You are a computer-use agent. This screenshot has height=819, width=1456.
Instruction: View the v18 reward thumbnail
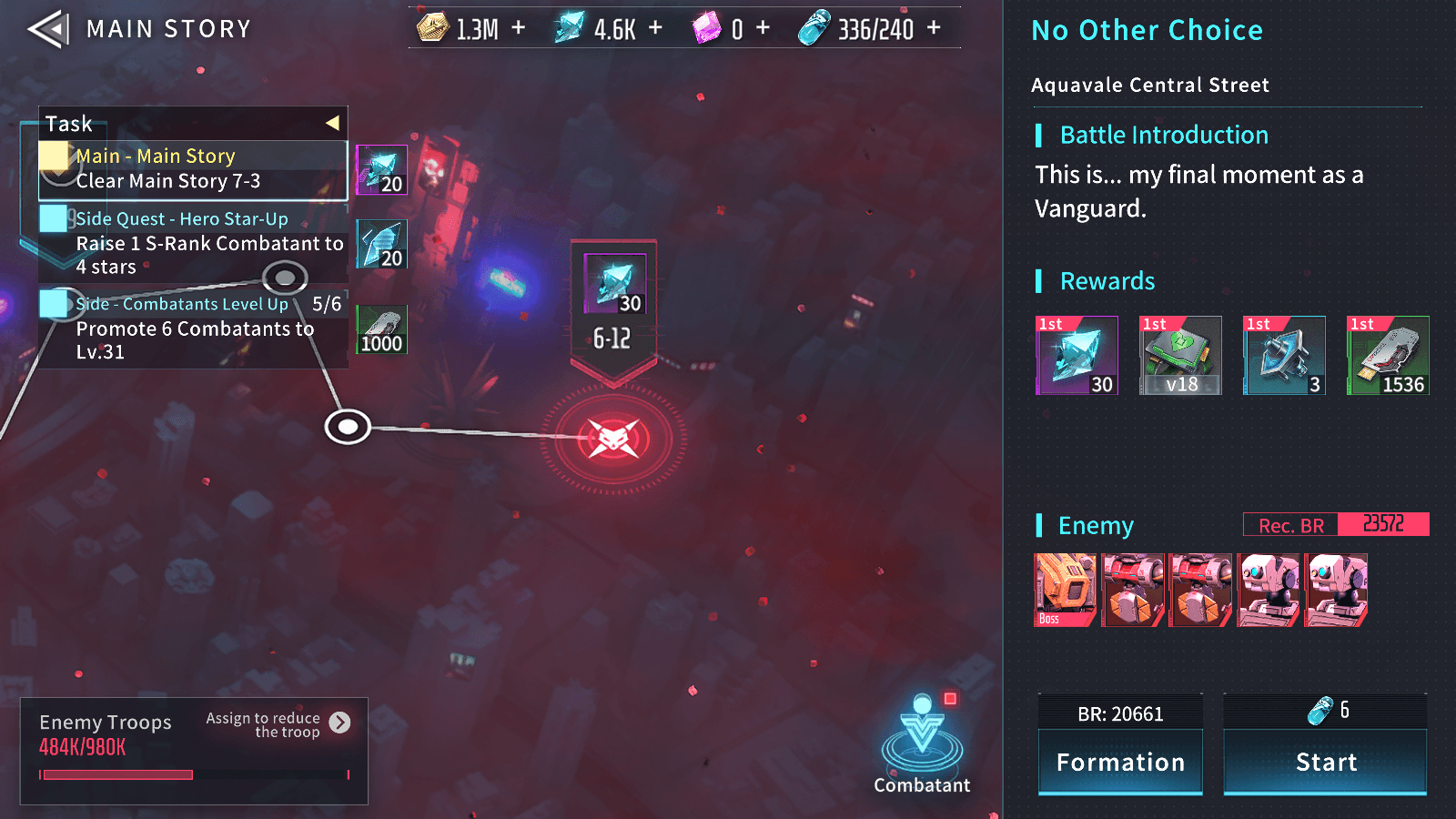coord(1180,355)
